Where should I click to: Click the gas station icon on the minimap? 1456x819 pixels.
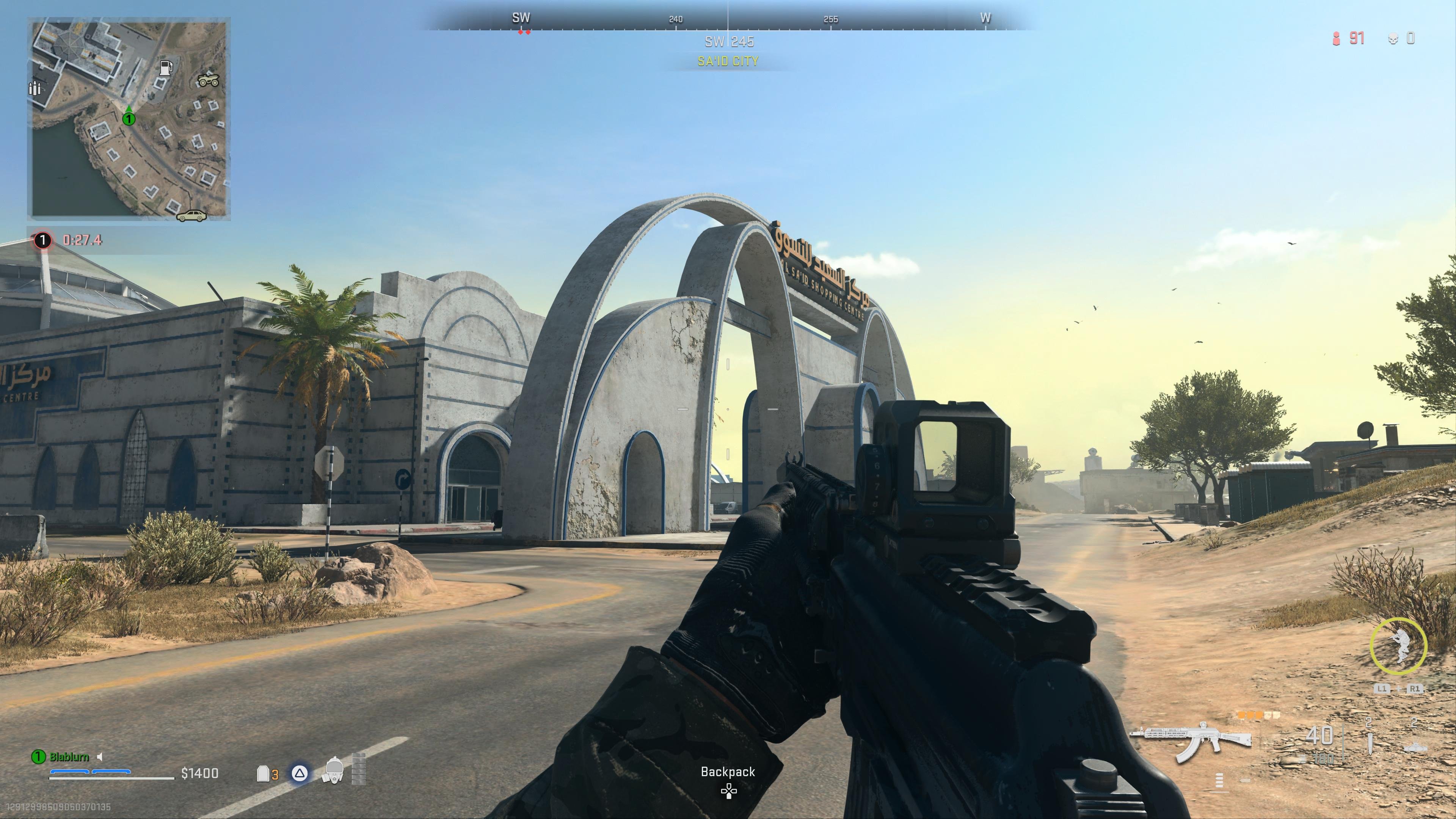(166, 68)
